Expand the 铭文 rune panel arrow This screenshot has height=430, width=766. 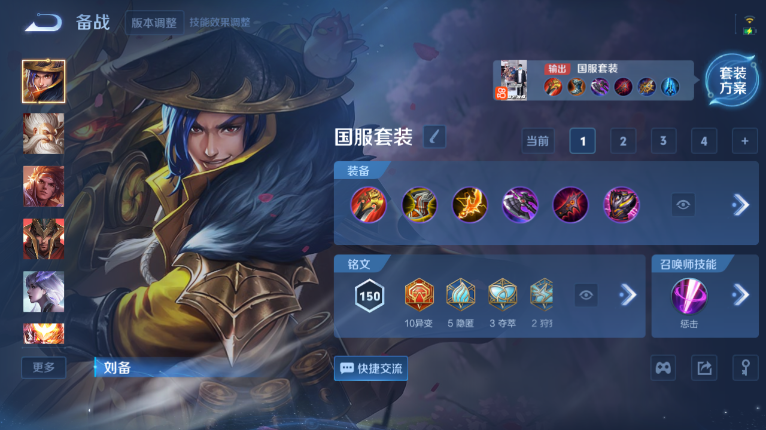627,294
